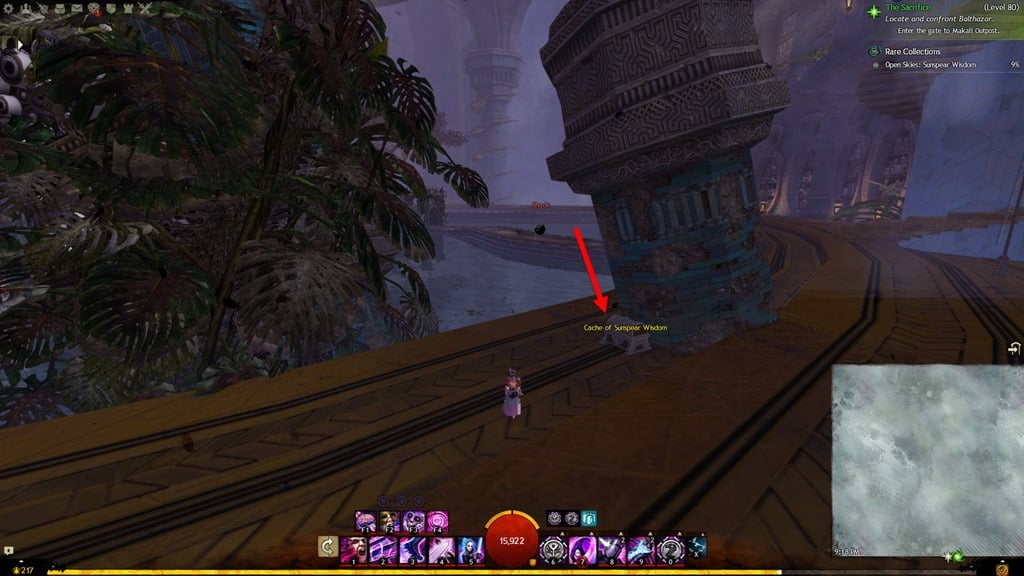This screenshot has width=1024, height=576.
Task: Swap weapons with the arrow button
Action: 326,547
